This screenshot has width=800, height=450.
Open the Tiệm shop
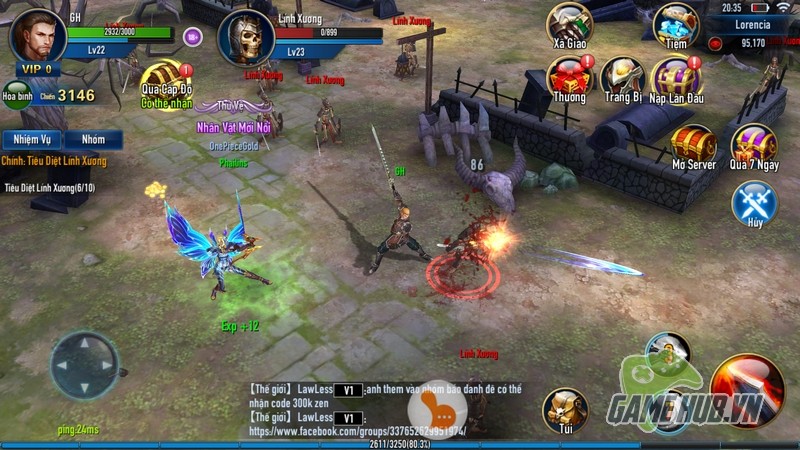coord(675,25)
